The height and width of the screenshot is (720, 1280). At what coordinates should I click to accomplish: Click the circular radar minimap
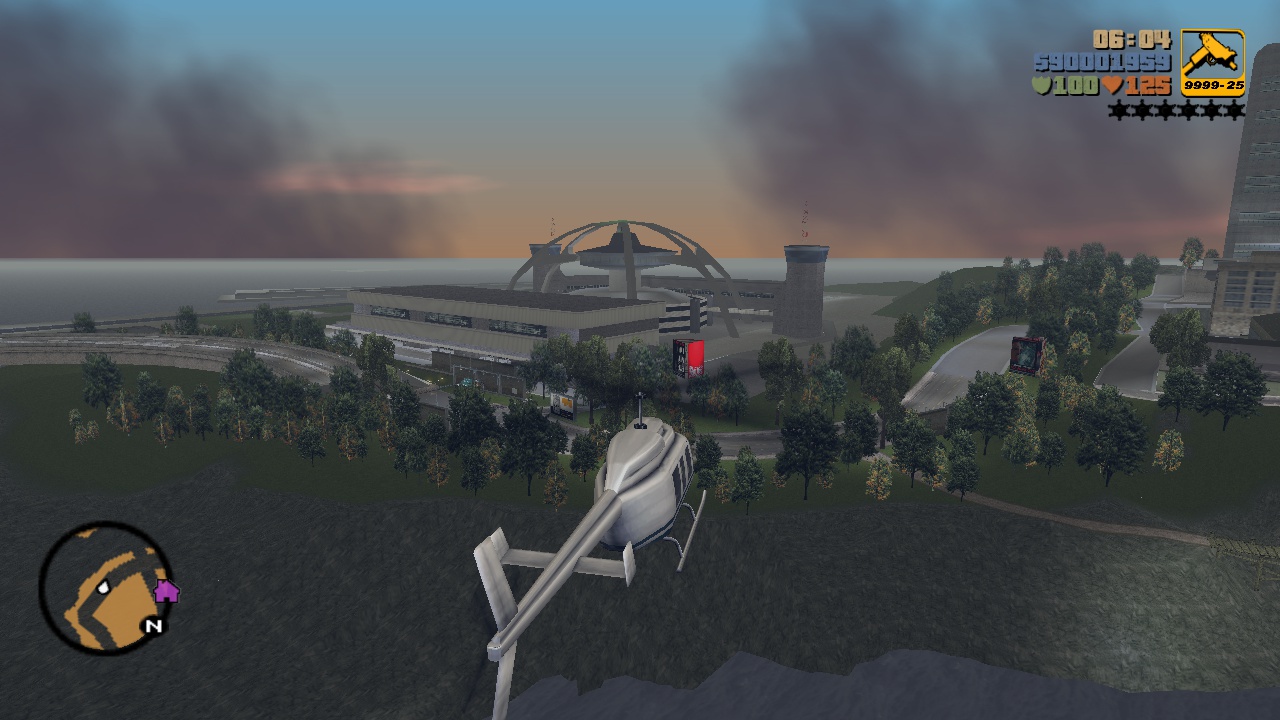[x=104, y=588]
